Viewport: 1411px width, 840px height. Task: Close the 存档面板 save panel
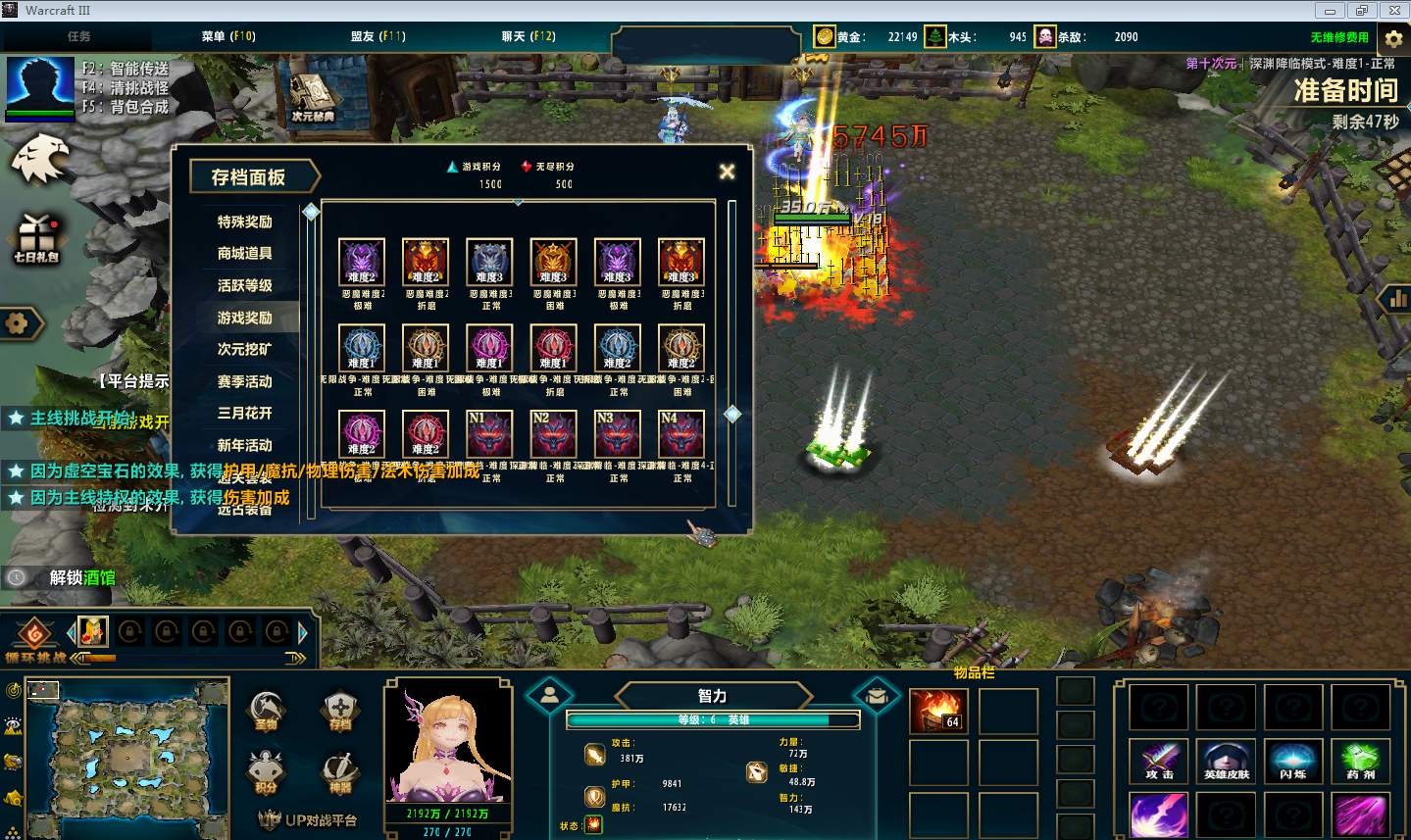(727, 173)
